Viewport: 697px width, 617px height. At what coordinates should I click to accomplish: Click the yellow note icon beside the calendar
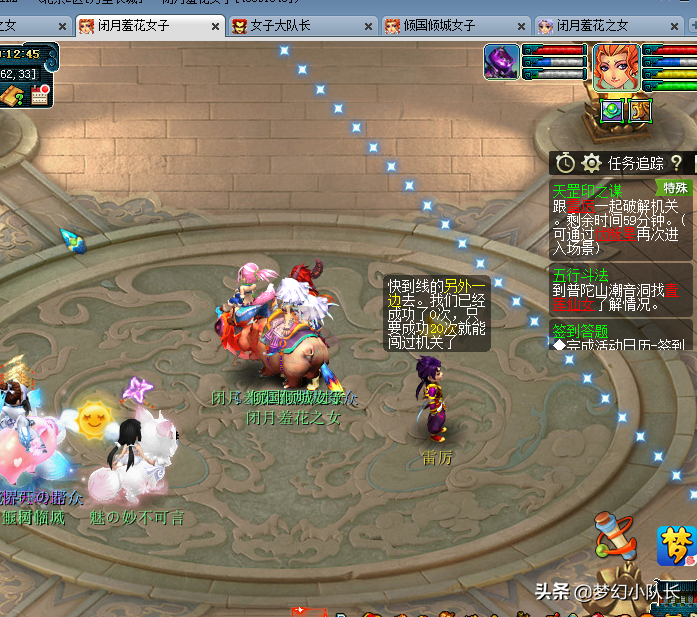coord(13,96)
